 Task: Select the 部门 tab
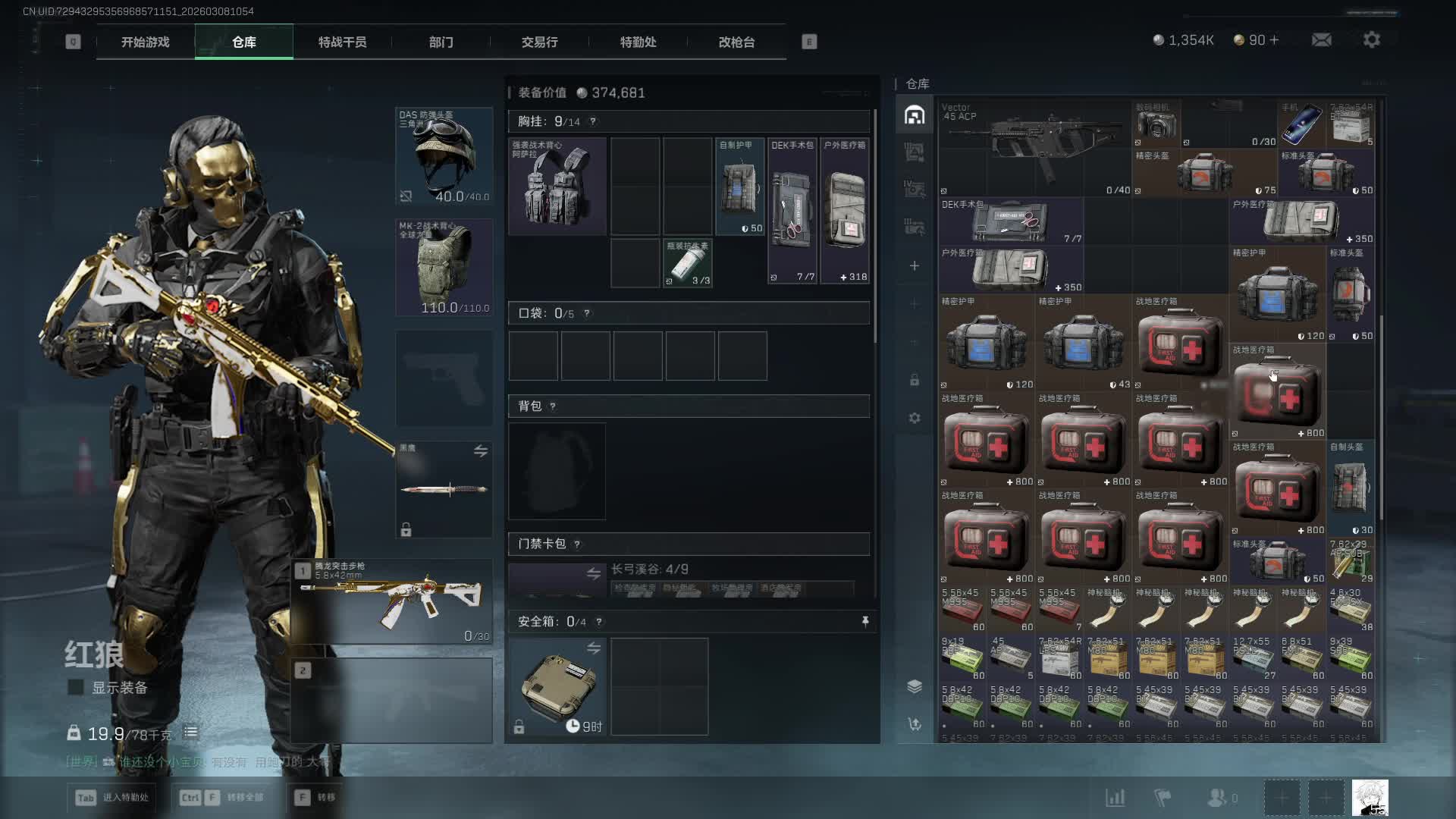[x=441, y=42]
